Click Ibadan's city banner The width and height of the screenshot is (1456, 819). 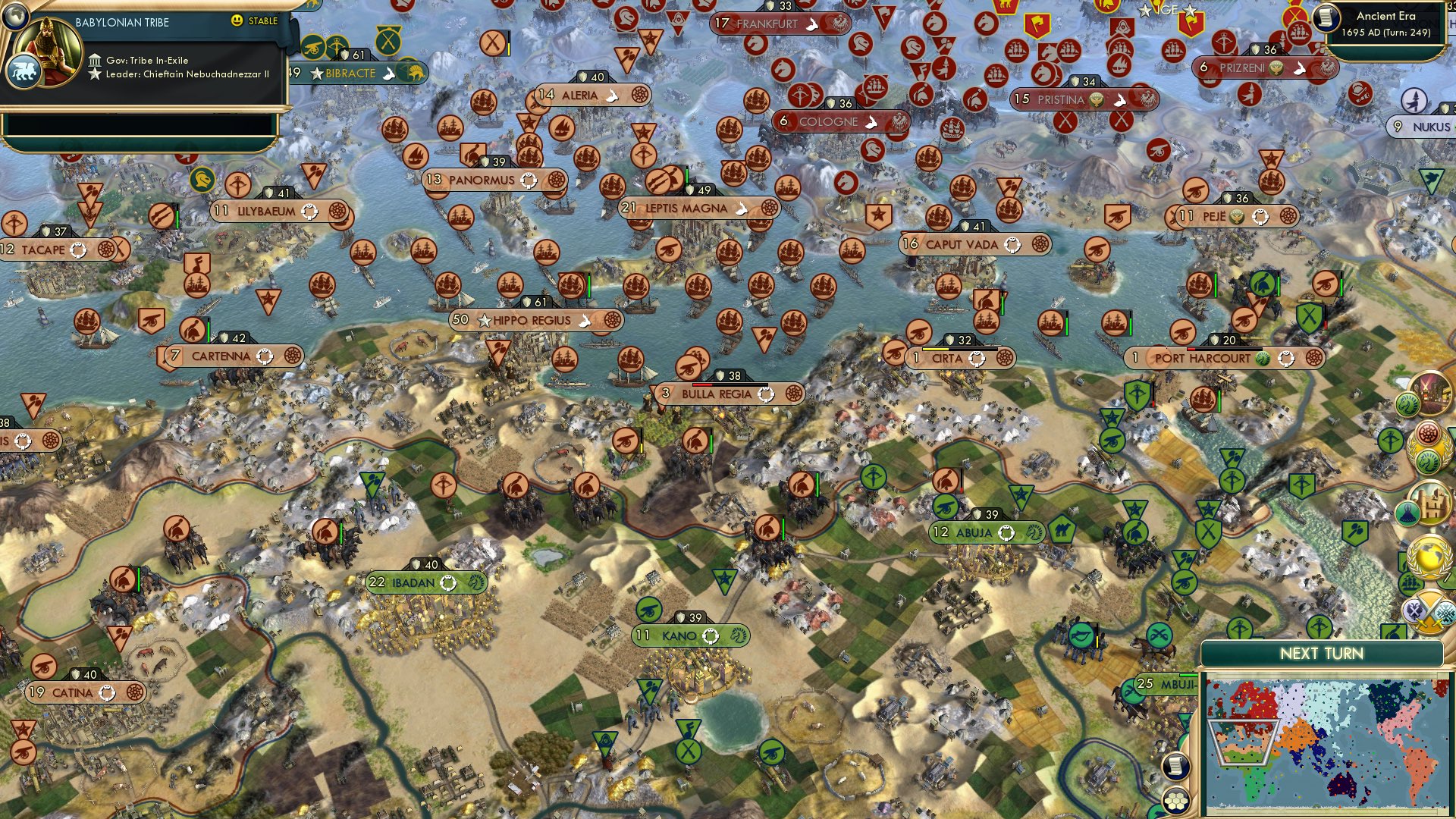[418, 583]
